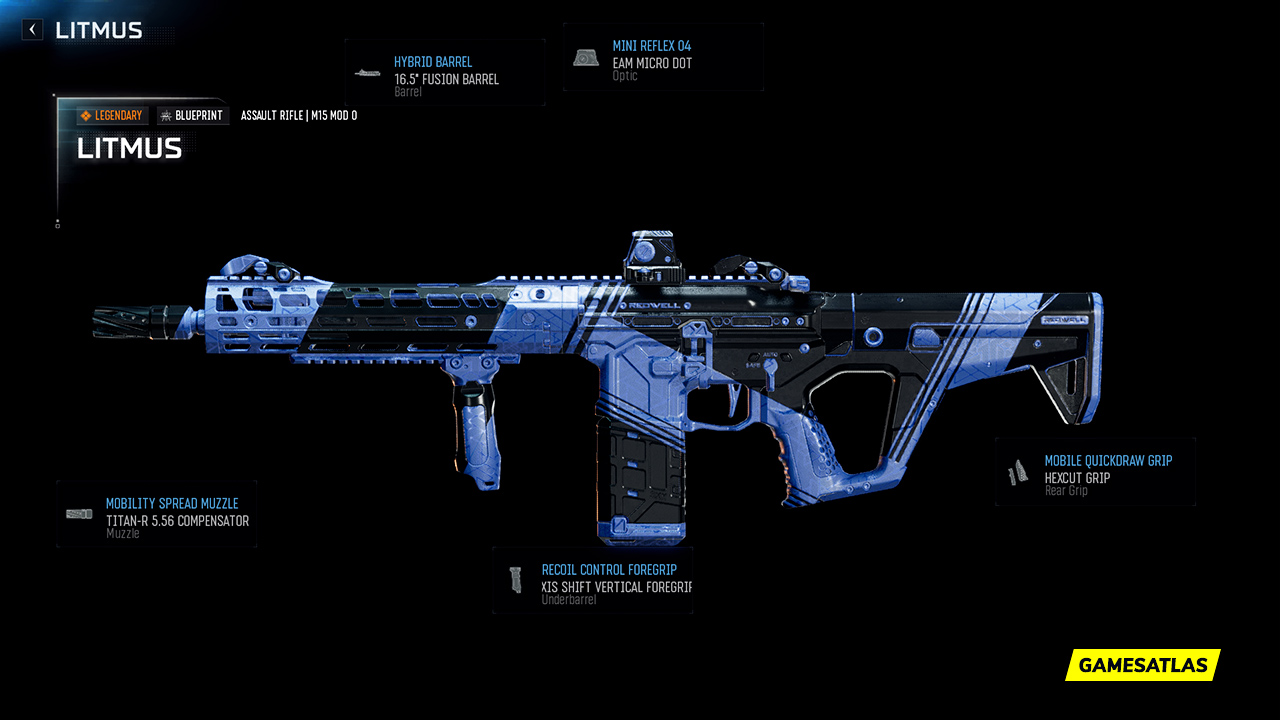Expand the Recoil Control Foregrip card
This screenshot has height=720, width=1280.
592,581
